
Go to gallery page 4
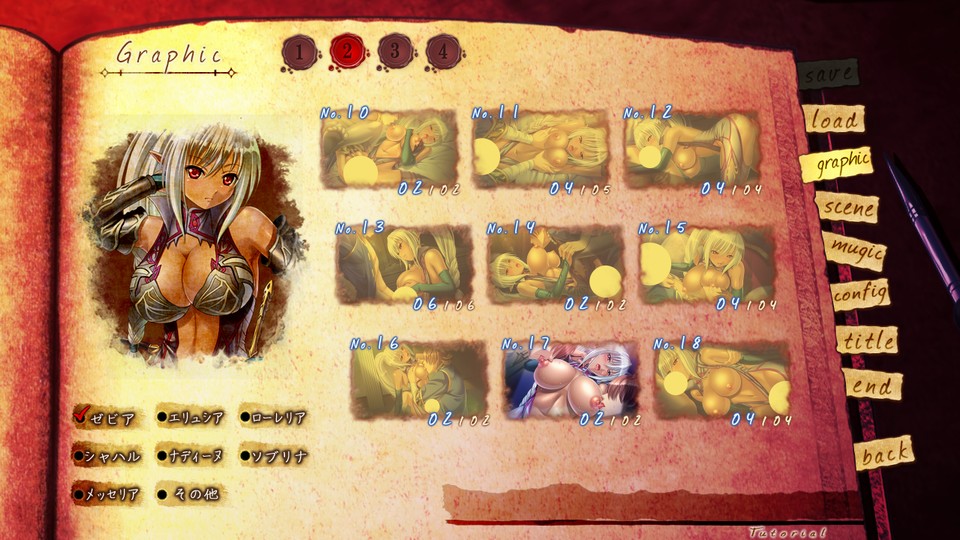(443, 51)
